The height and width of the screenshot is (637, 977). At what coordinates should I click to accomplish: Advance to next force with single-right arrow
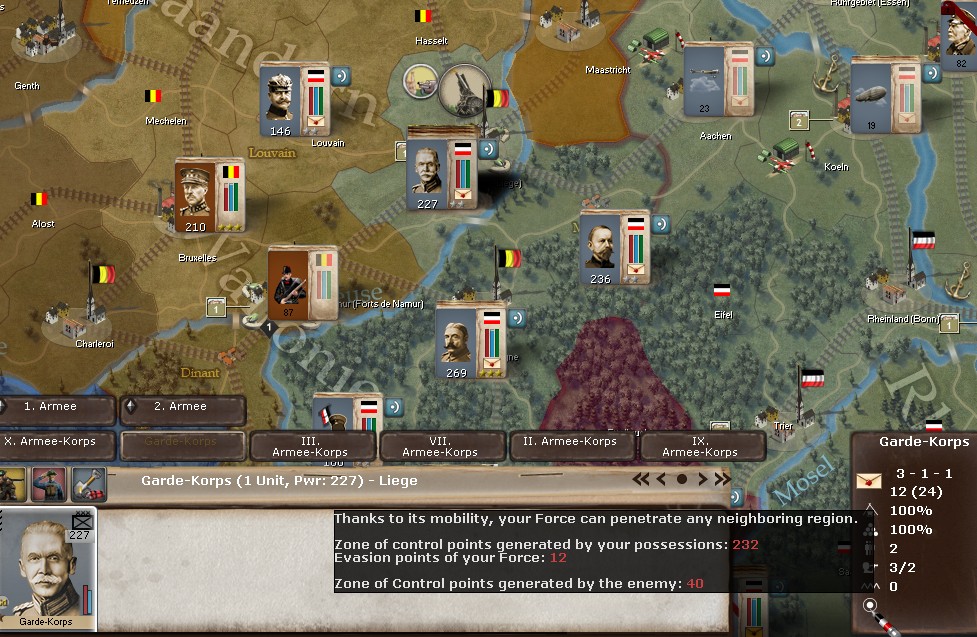pyautogui.click(x=703, y=480)
